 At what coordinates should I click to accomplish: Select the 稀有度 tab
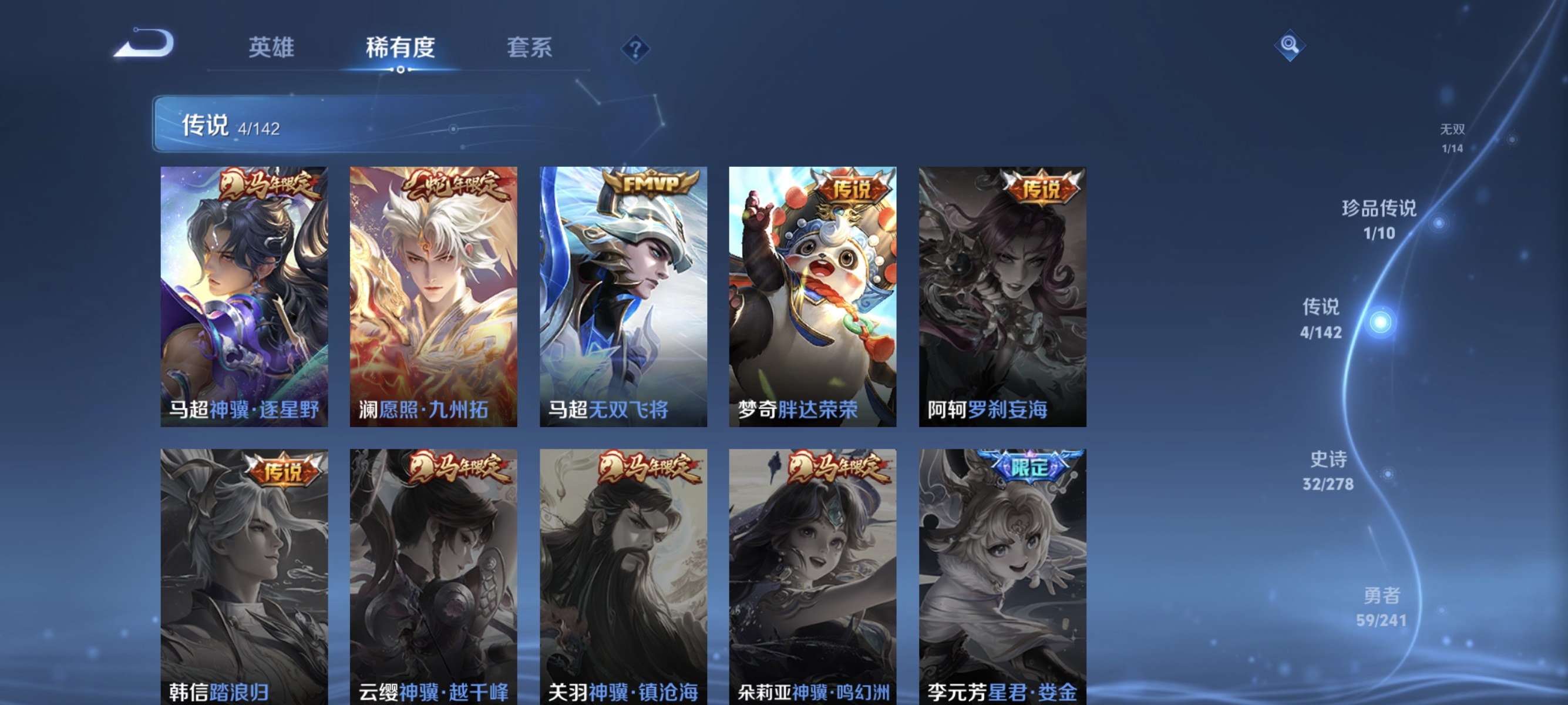coord(400,49)
